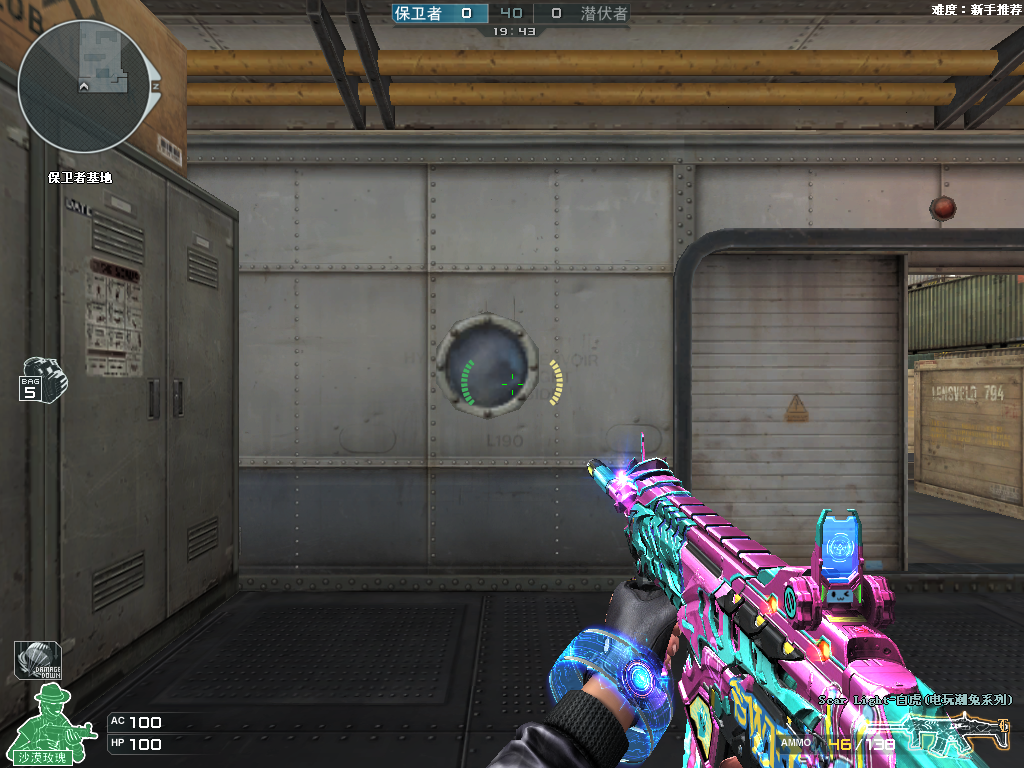Select the Damage Down grenade icon

(x=37, y=661)
